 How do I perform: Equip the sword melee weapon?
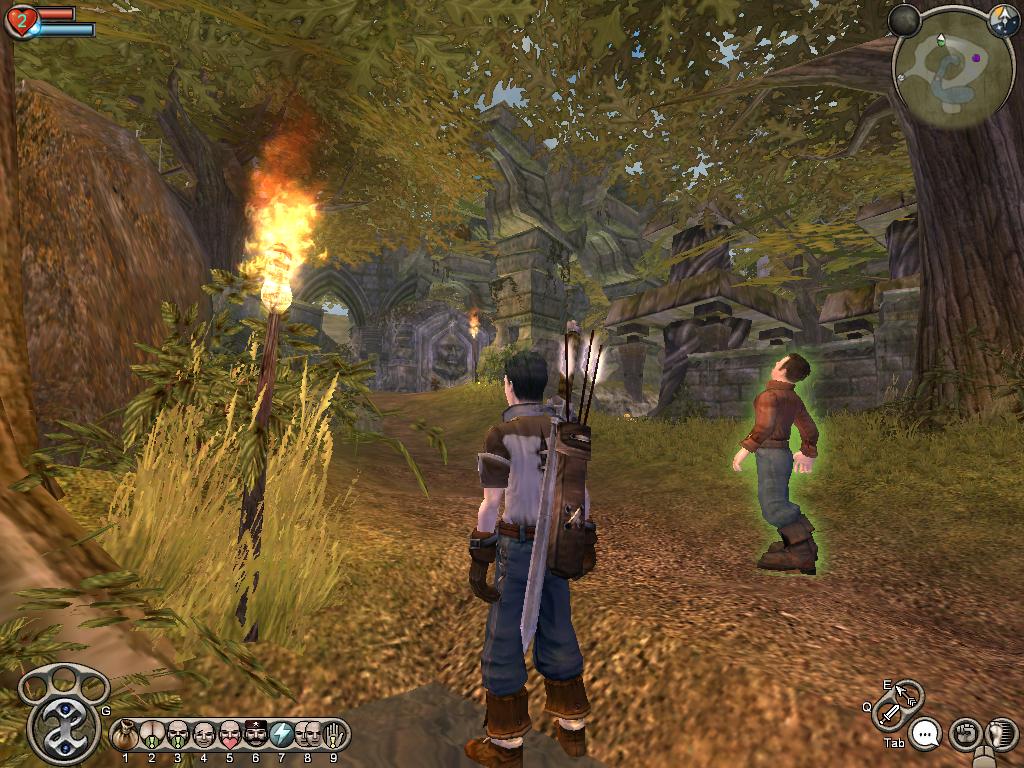889,714
